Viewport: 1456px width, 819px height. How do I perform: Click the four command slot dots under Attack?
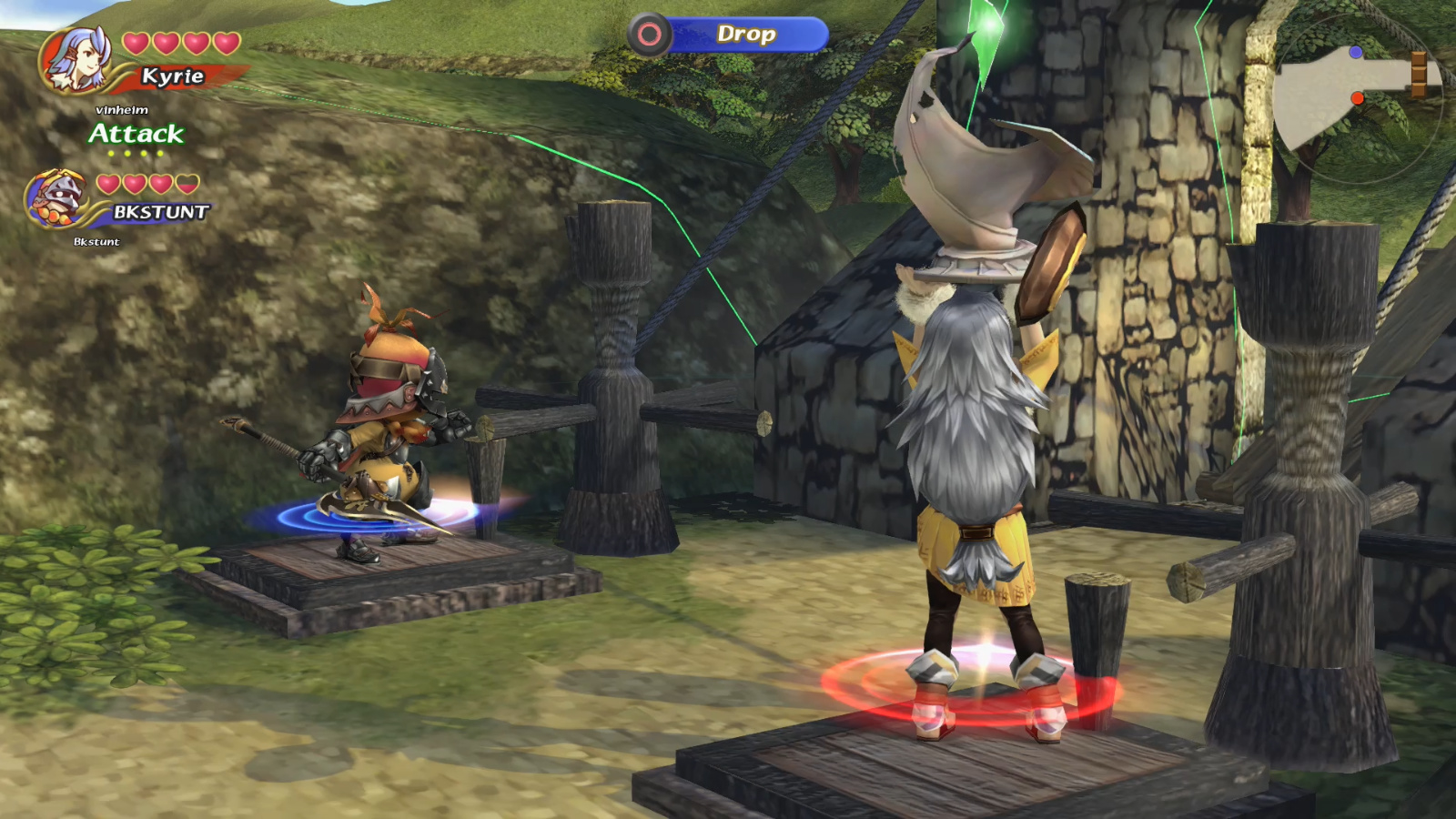(x=135, y=155)
